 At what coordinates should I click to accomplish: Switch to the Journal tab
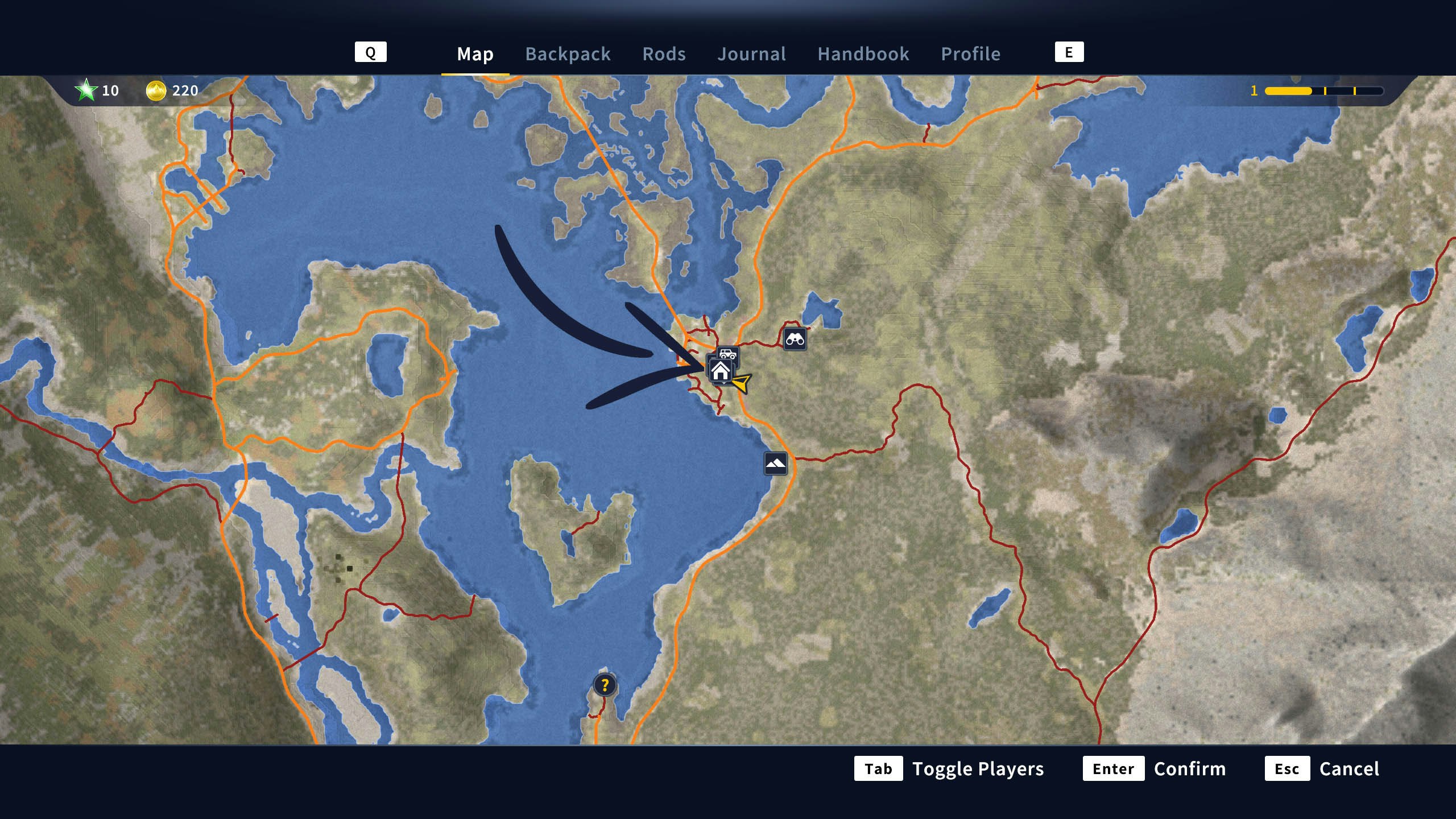[x=752, y=54]
